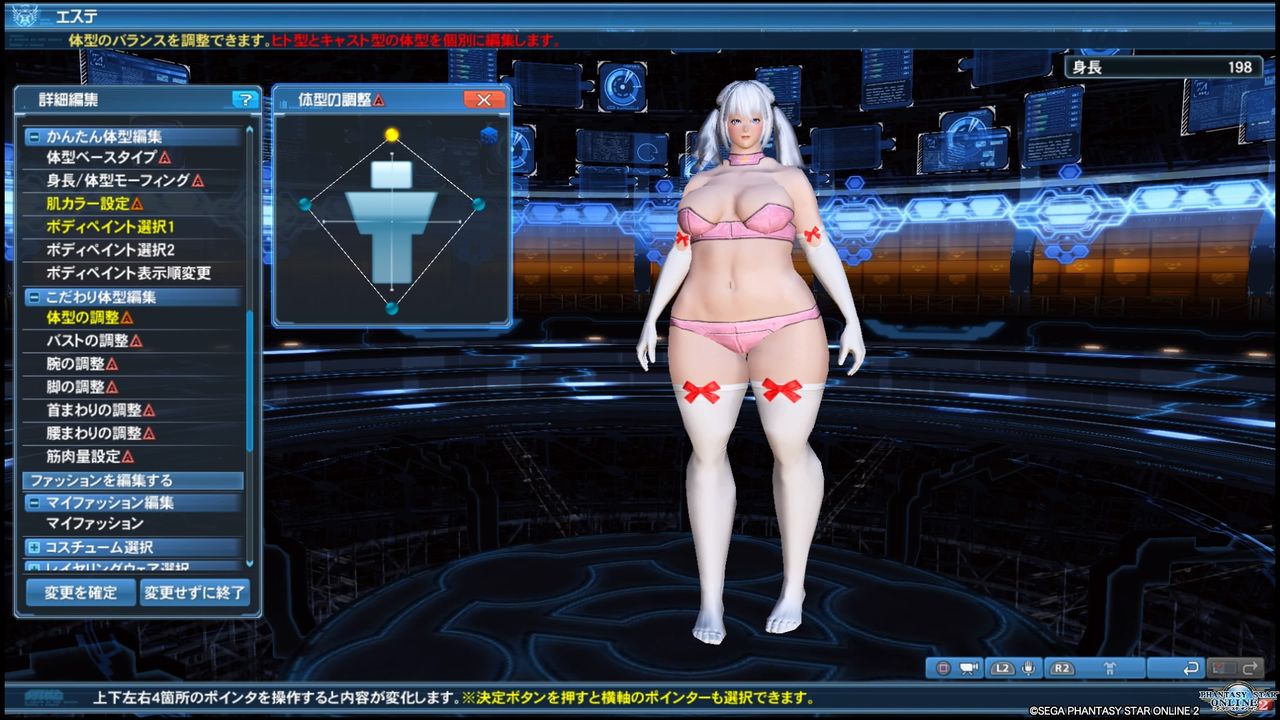
Task: Toggle the L2 shoulder button control
Action: 1002,668
